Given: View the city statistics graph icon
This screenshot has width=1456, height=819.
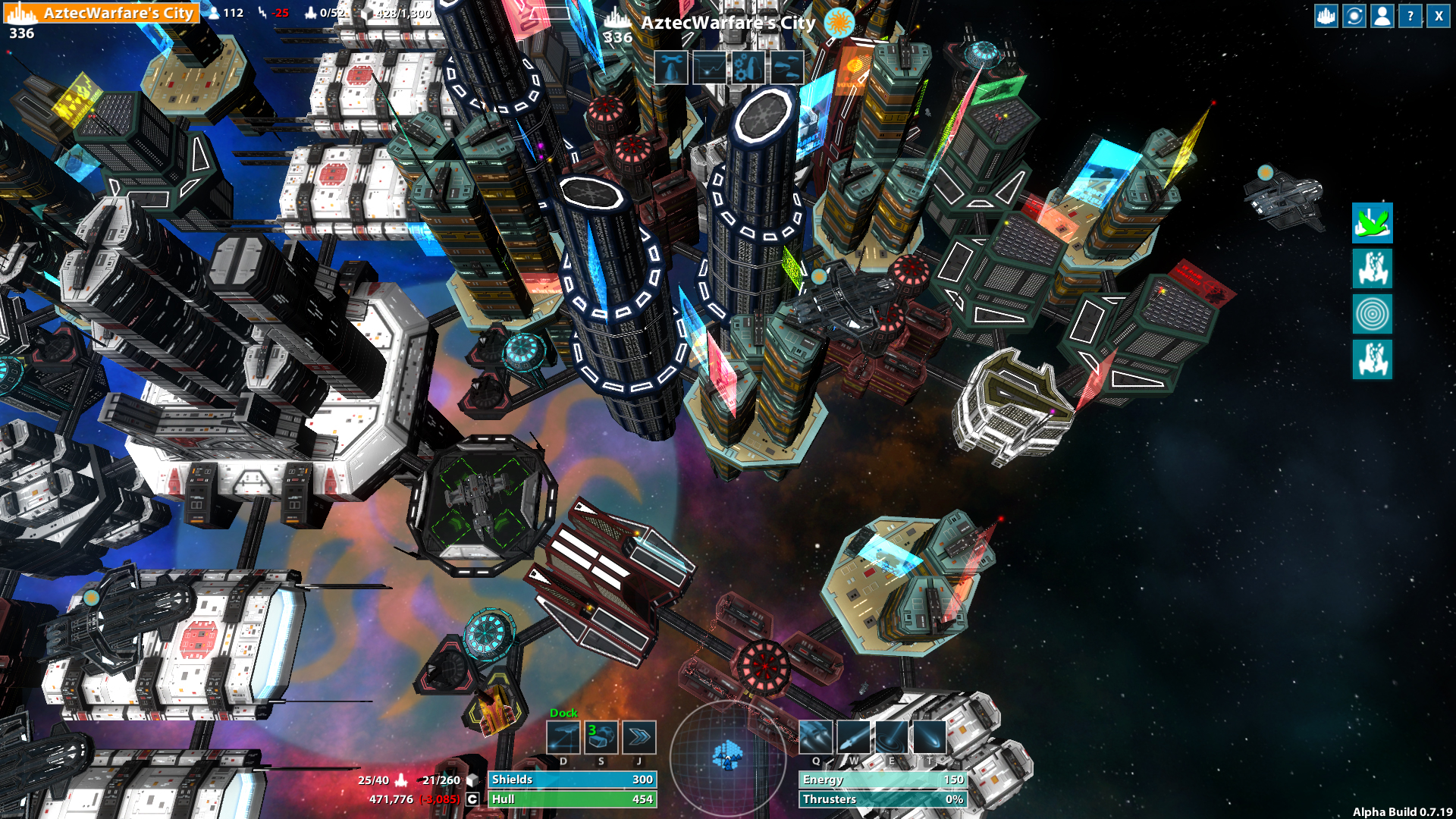Looking at the screenshot, I should tap(710, 67).
